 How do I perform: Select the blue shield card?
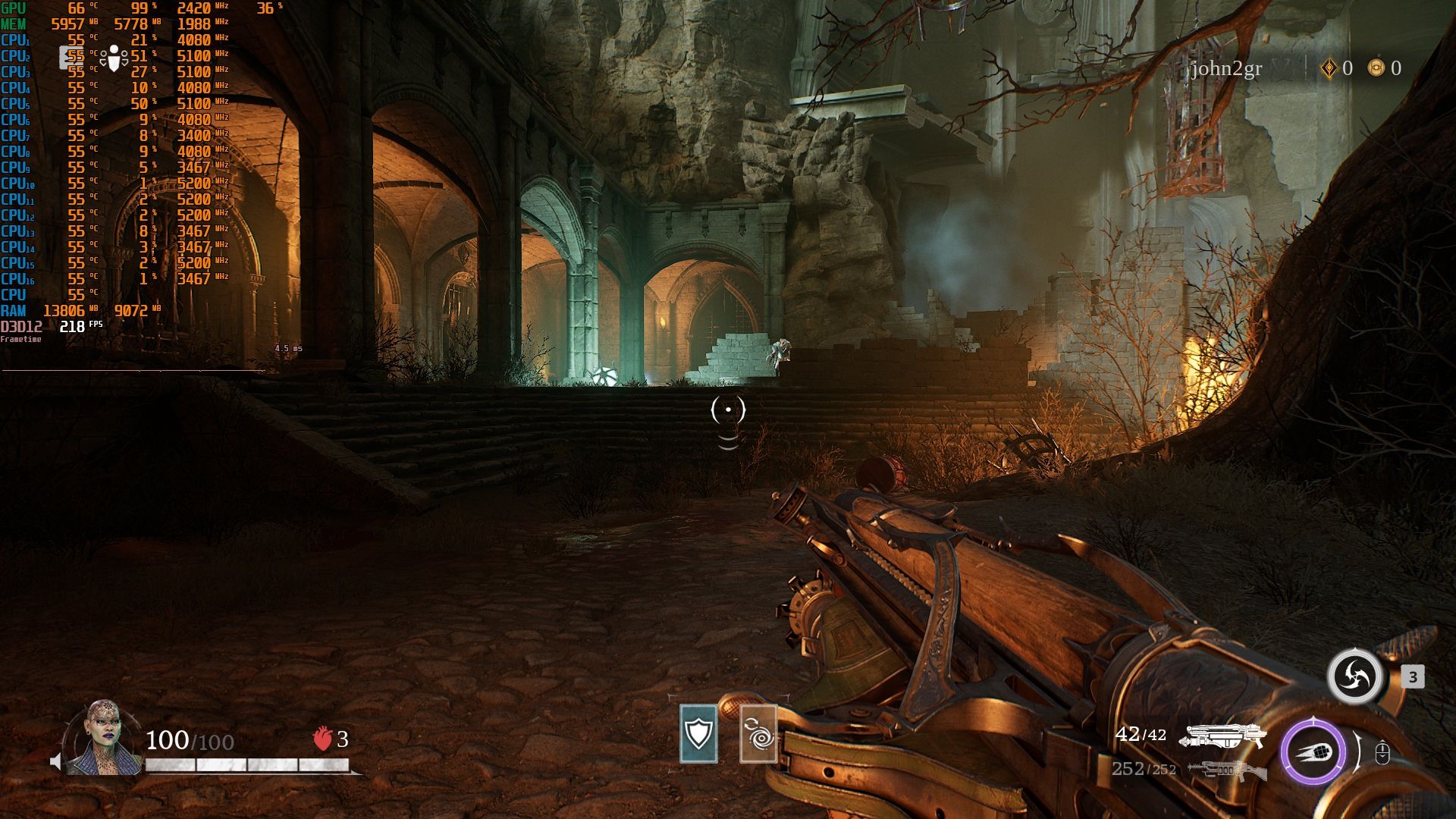point(698,733)
